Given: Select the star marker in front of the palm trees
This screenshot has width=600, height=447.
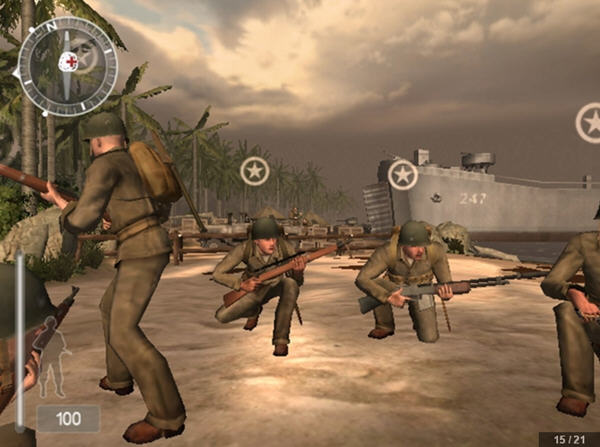Looking at the screenshot, I should (255, 170).
